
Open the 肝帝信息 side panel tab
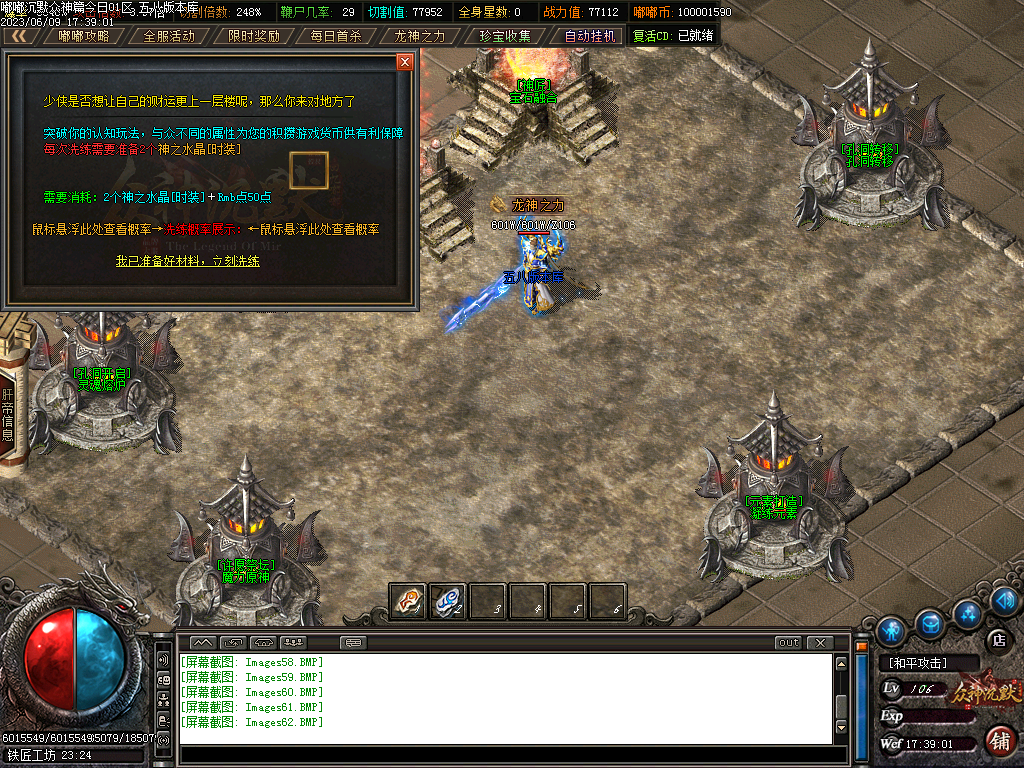click(x=8, y=415)
